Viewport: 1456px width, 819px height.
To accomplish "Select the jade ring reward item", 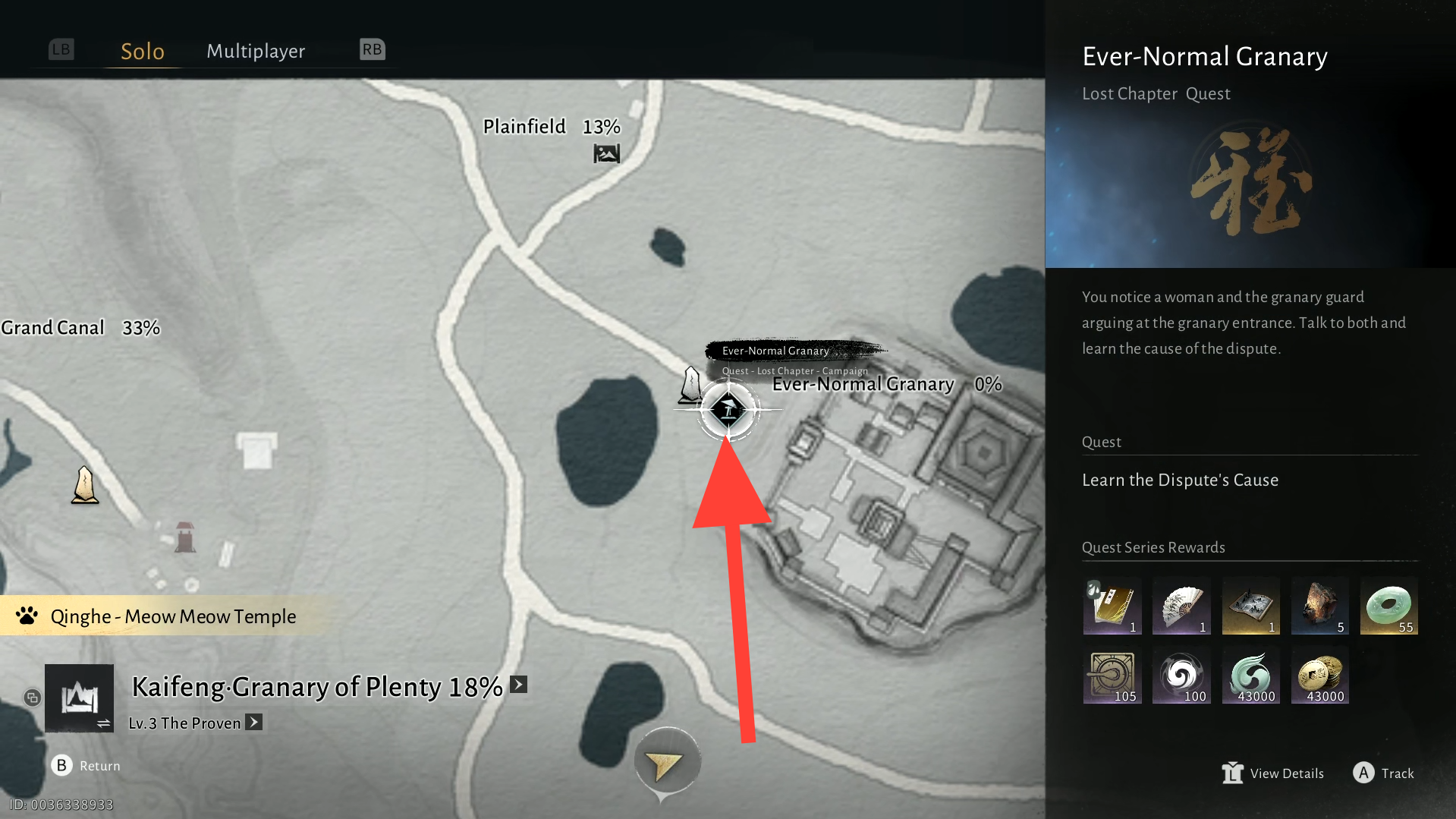I will coord(1388,606).
